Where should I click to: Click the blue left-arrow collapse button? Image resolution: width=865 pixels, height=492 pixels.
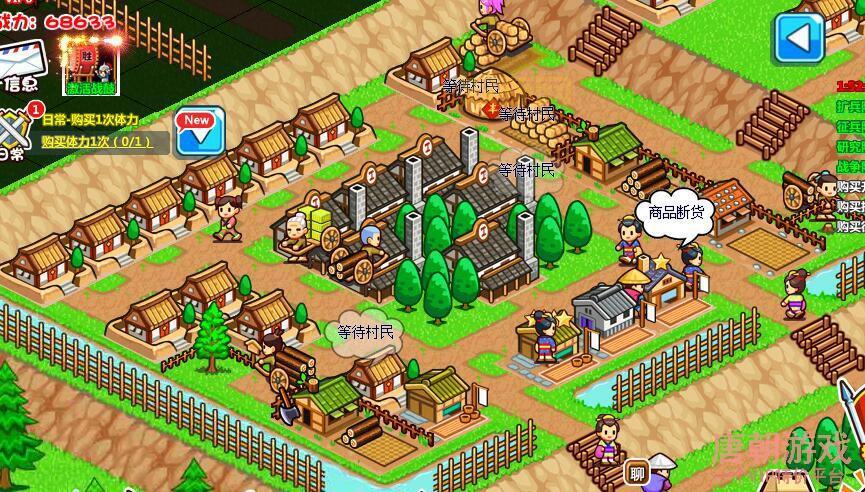coord(798,38)
